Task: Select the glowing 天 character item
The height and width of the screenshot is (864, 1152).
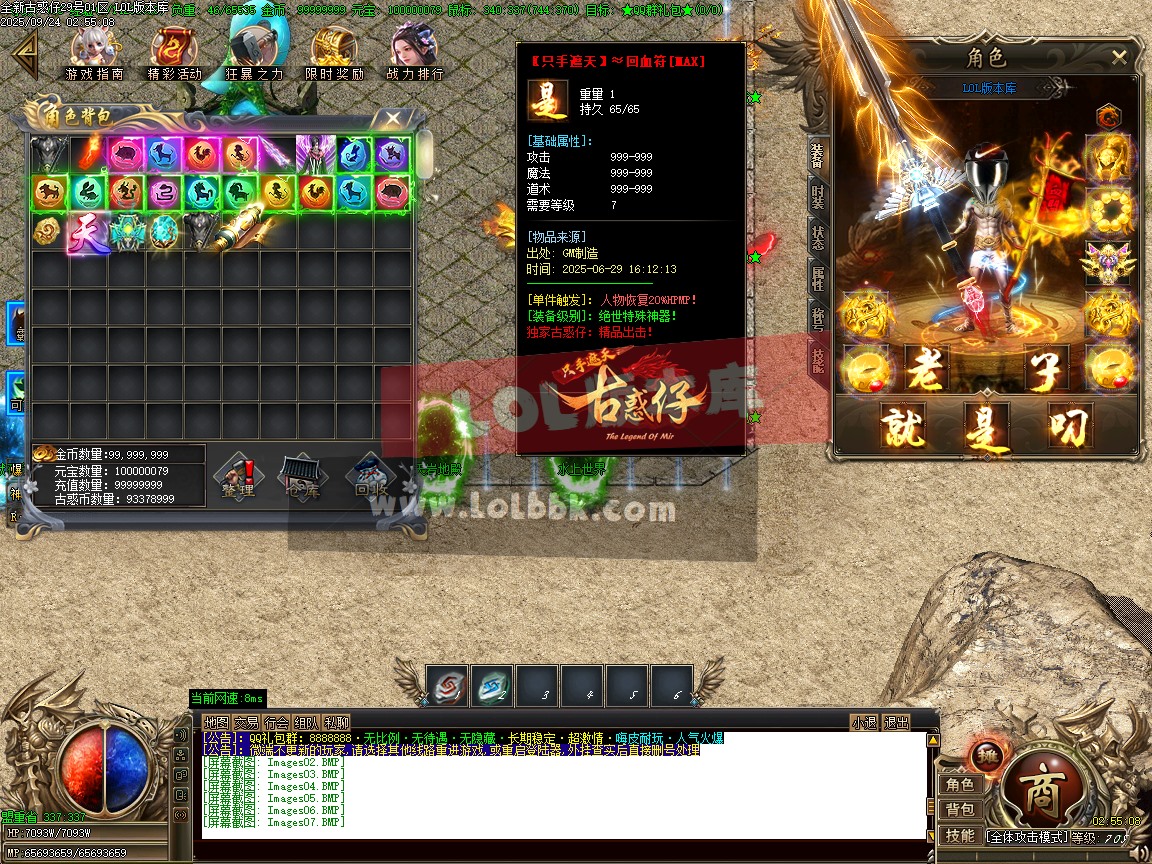Action: 88,232
